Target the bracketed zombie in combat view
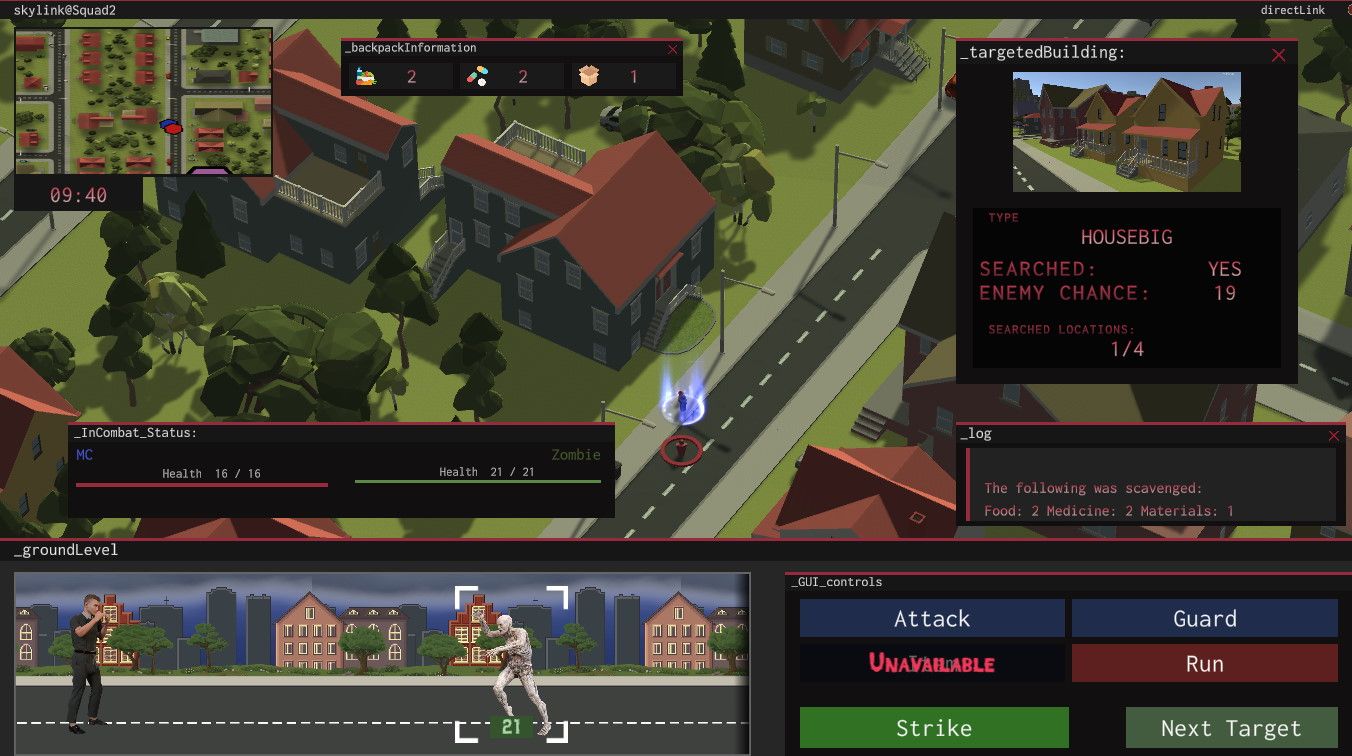 (511, 663)
